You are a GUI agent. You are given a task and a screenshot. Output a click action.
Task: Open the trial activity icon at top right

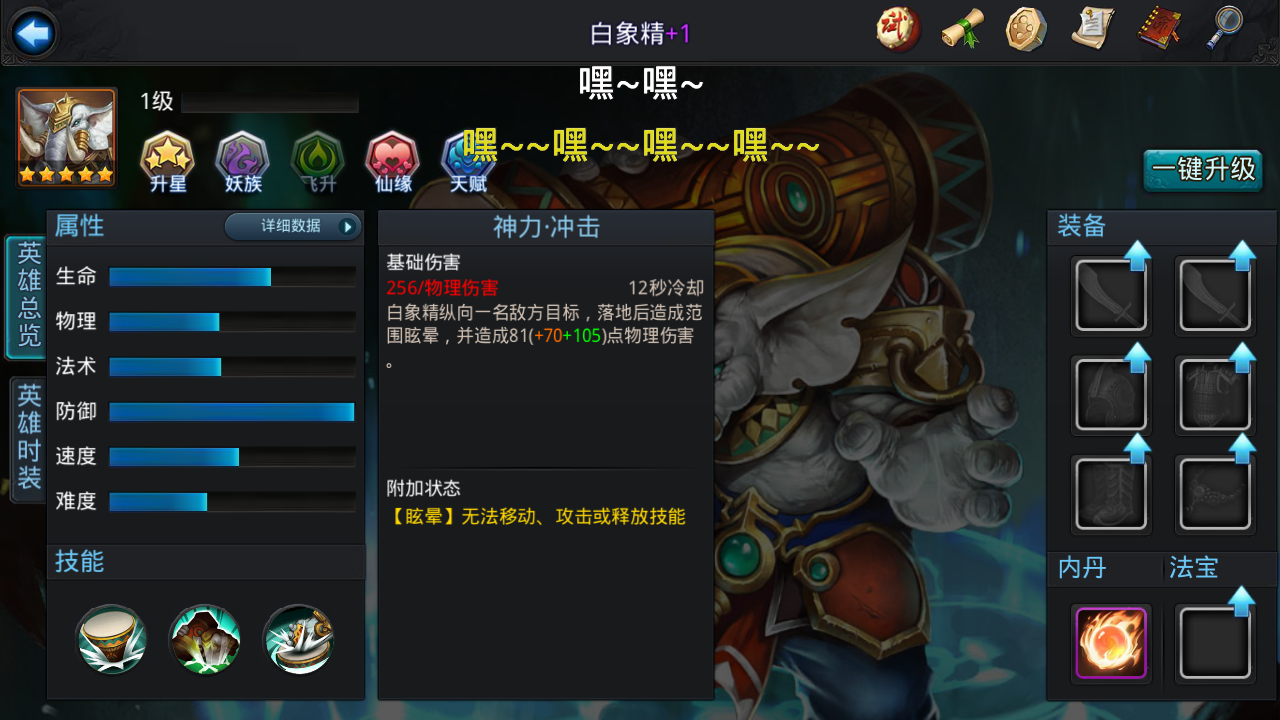896,29
